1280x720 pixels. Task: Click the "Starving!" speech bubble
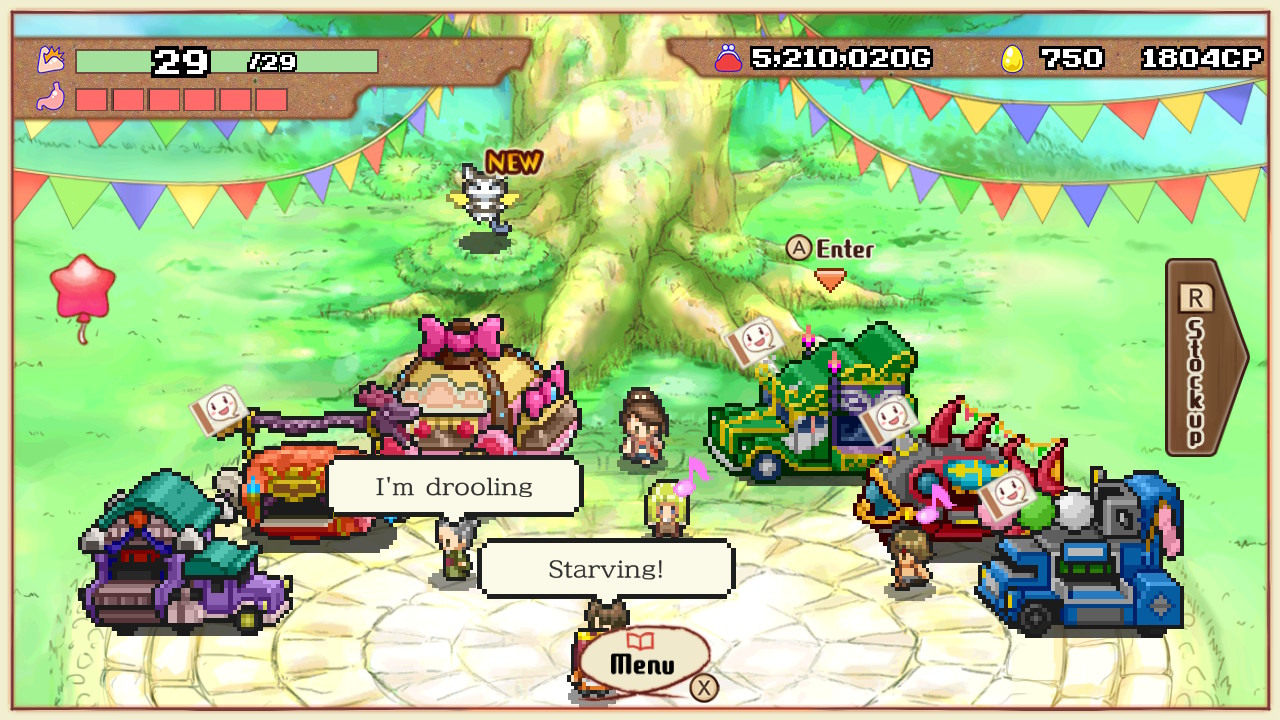point(607,568)
